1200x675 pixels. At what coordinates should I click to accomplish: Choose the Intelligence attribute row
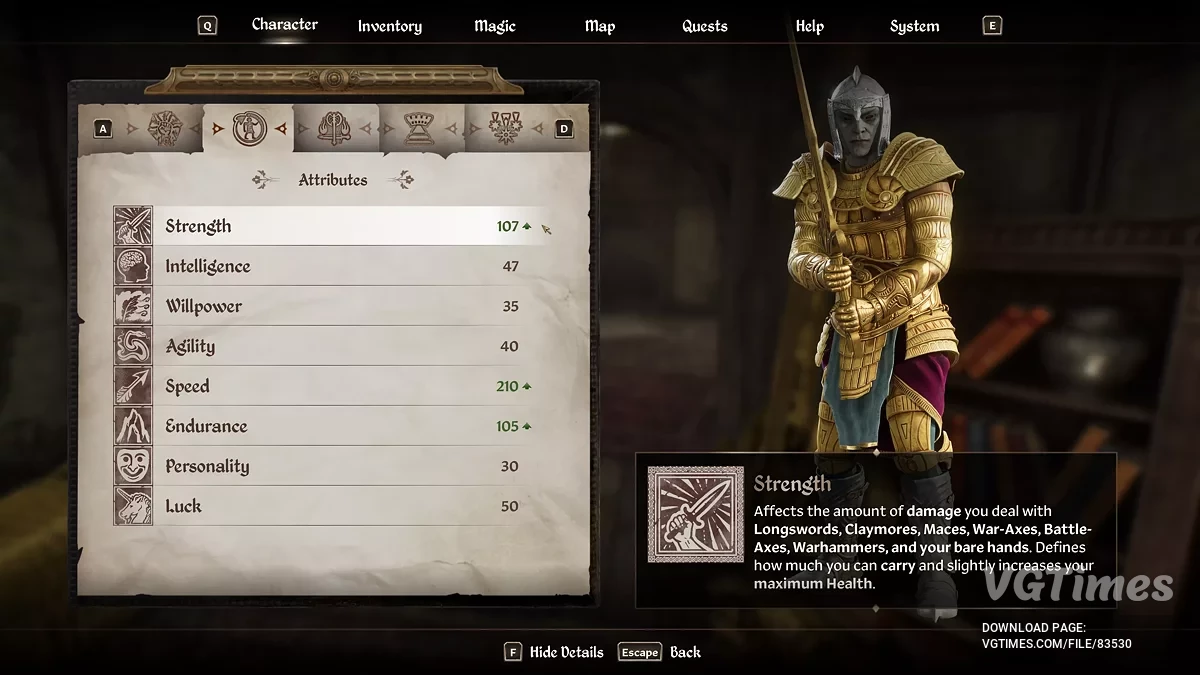coord(330,266)
